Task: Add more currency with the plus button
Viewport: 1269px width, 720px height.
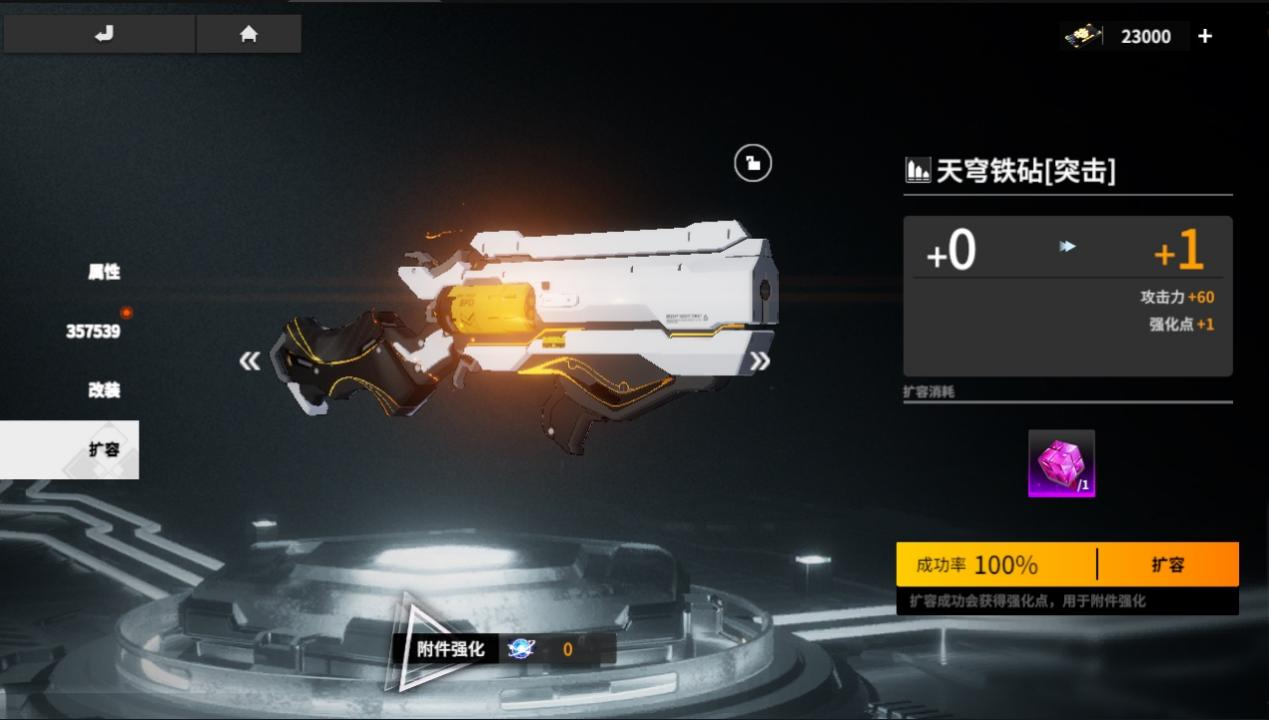Action: click(1205, 36)
